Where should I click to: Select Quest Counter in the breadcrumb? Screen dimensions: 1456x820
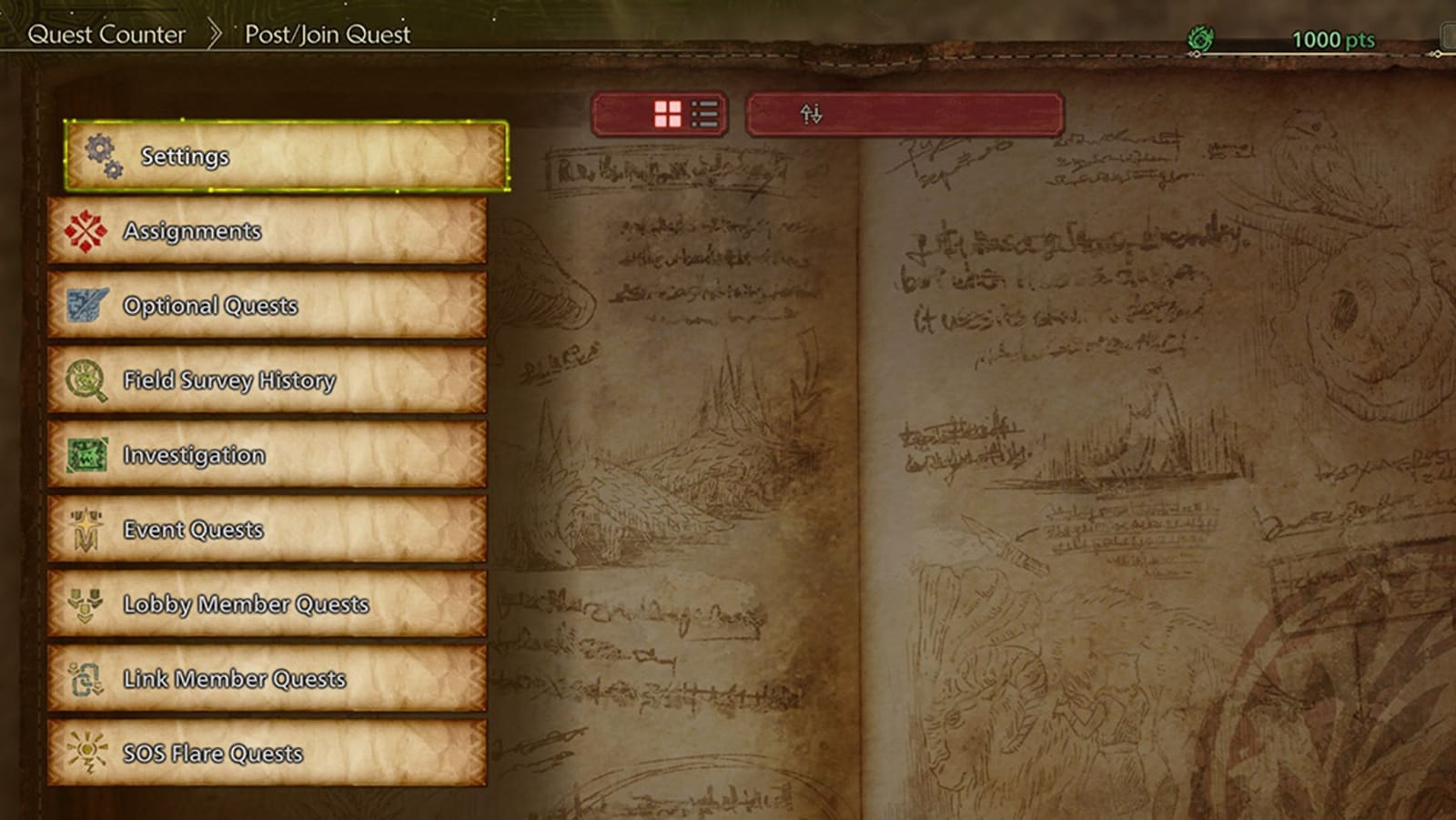[108, 35]
